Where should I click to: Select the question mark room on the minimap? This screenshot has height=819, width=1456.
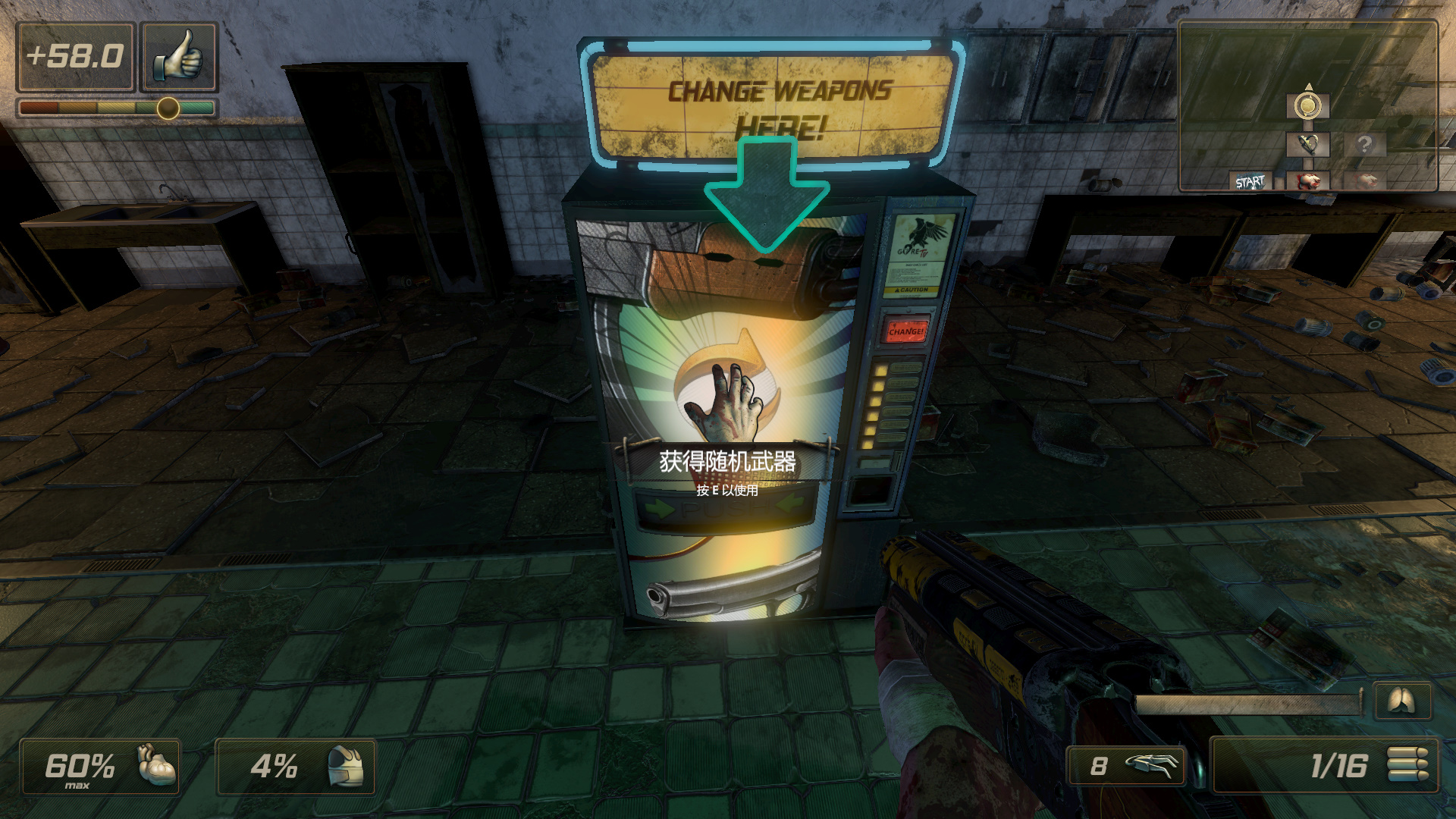pos(1364,144)
